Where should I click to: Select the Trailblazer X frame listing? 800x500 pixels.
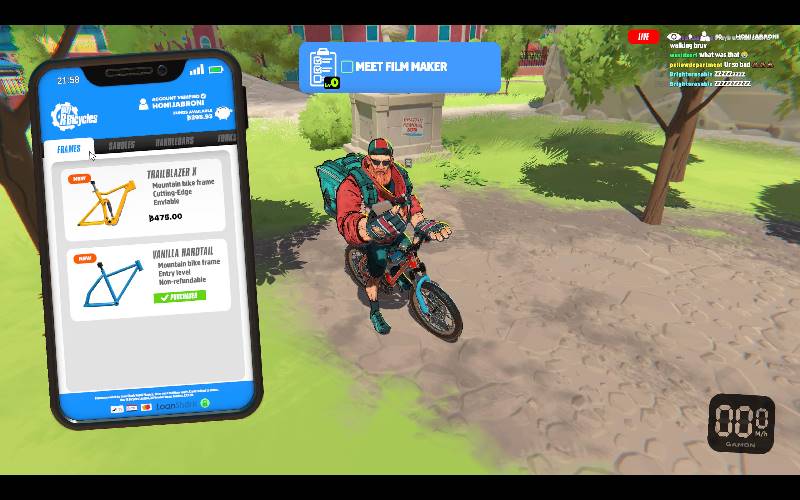(x=144, y=195)
